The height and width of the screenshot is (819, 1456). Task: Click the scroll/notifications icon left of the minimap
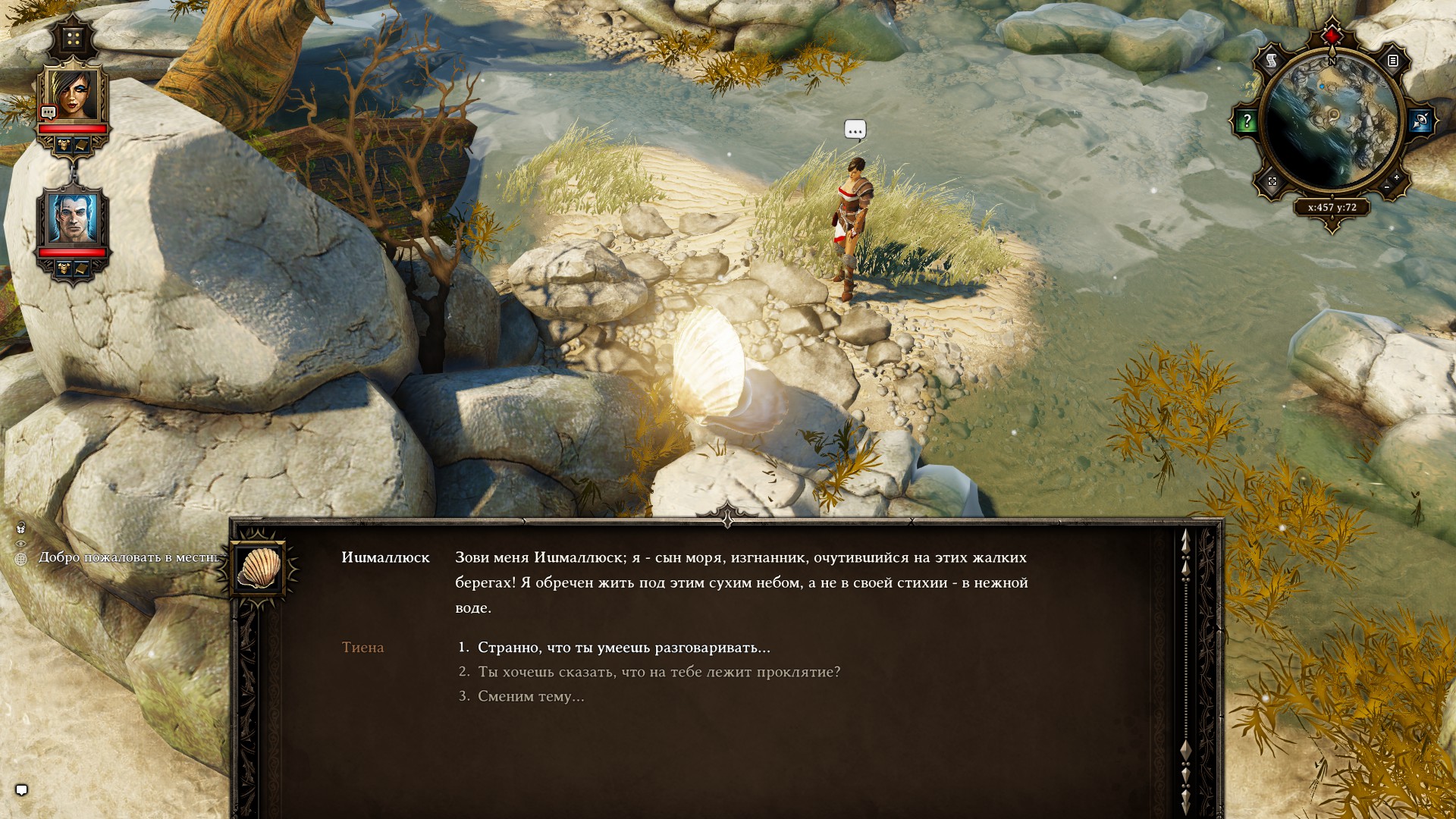[1270, 61]
